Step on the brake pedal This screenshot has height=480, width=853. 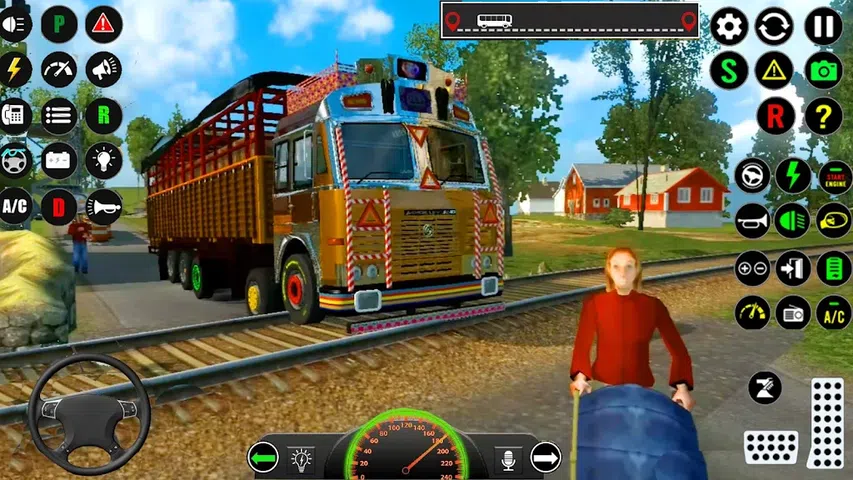(771, 446)
